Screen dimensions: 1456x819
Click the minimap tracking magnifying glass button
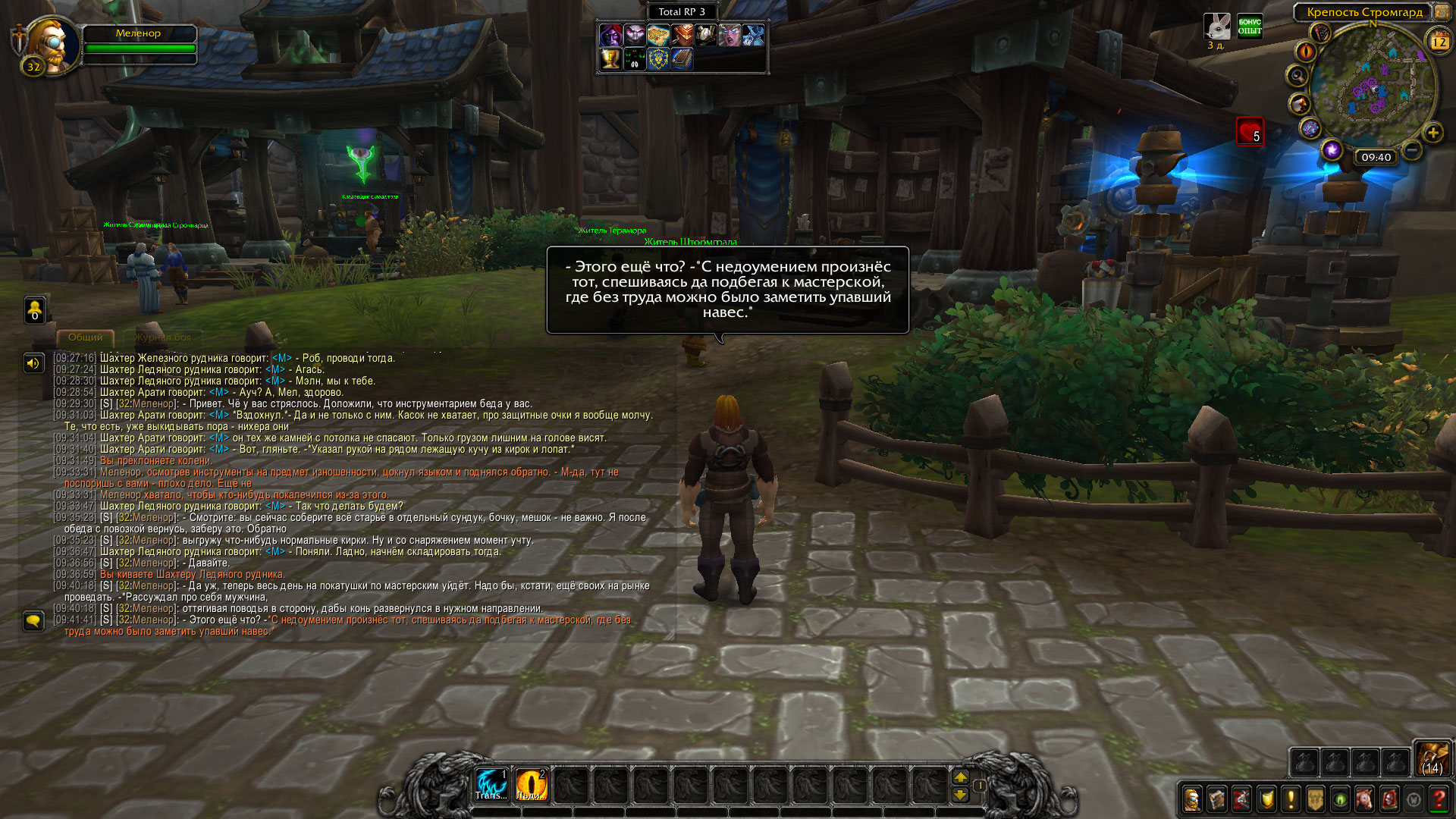1298,76
